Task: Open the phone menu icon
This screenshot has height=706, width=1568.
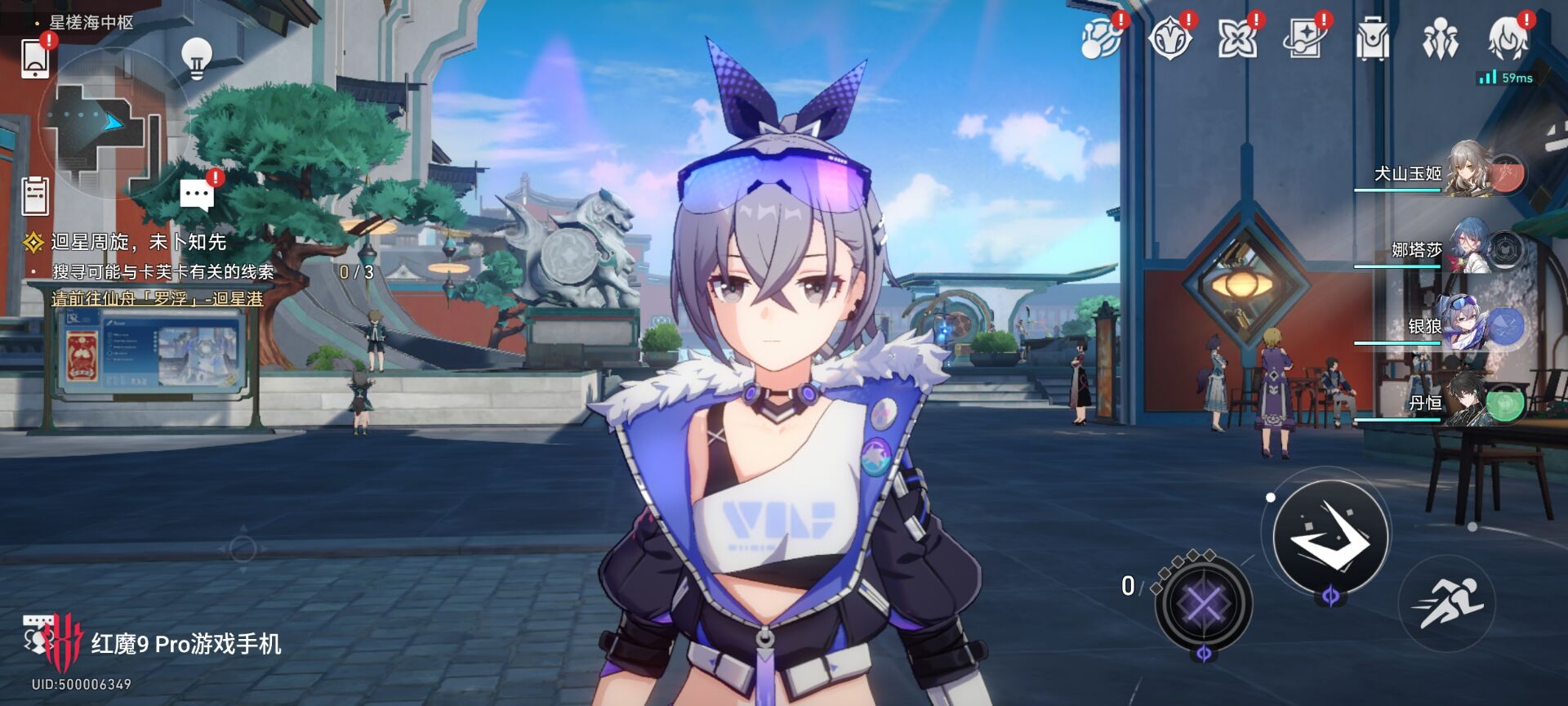Action: coord(36,59)
